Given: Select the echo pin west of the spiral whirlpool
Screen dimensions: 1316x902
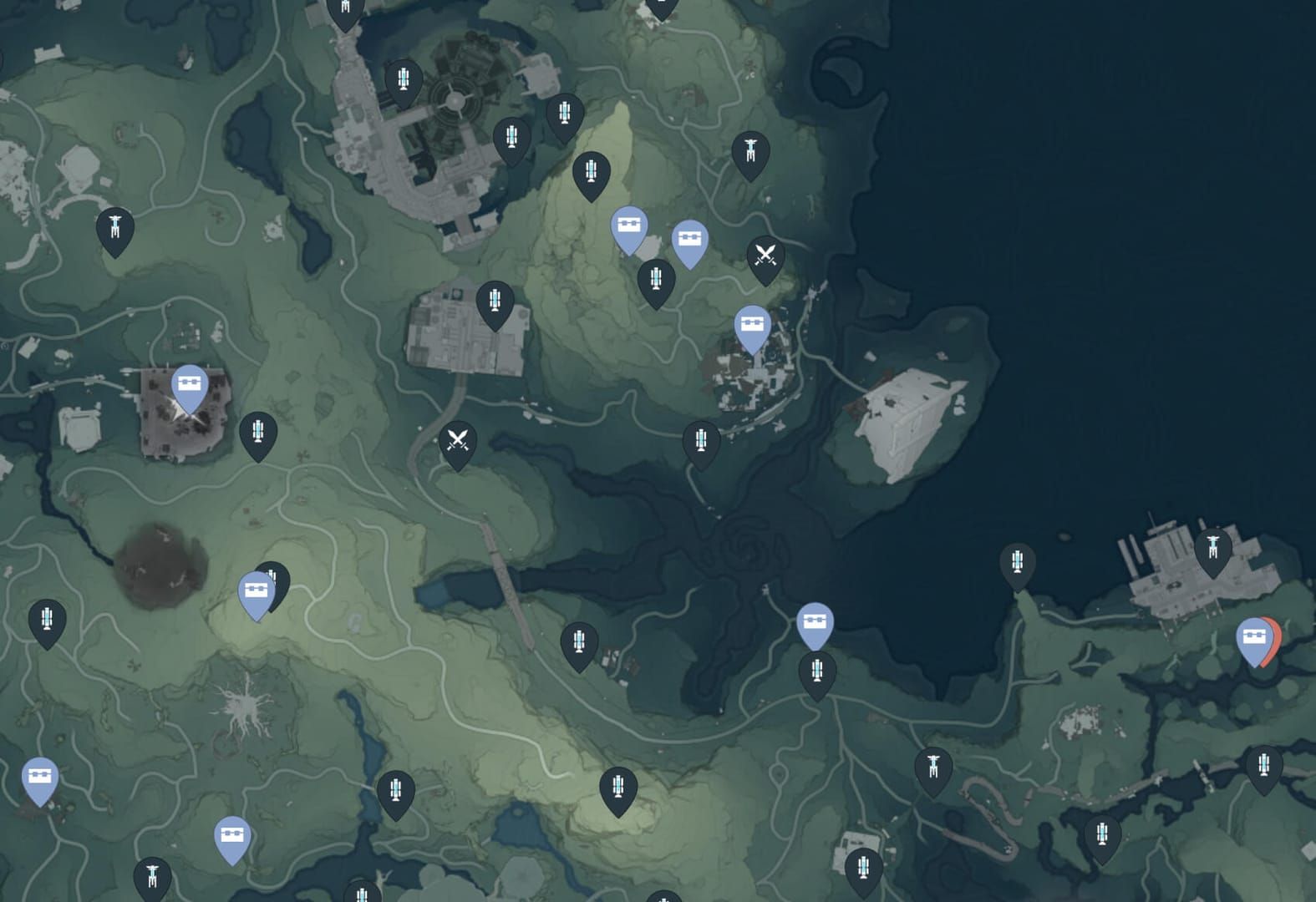Looking at the screenshot, I should pyautogui.click(x=701, y=438).
